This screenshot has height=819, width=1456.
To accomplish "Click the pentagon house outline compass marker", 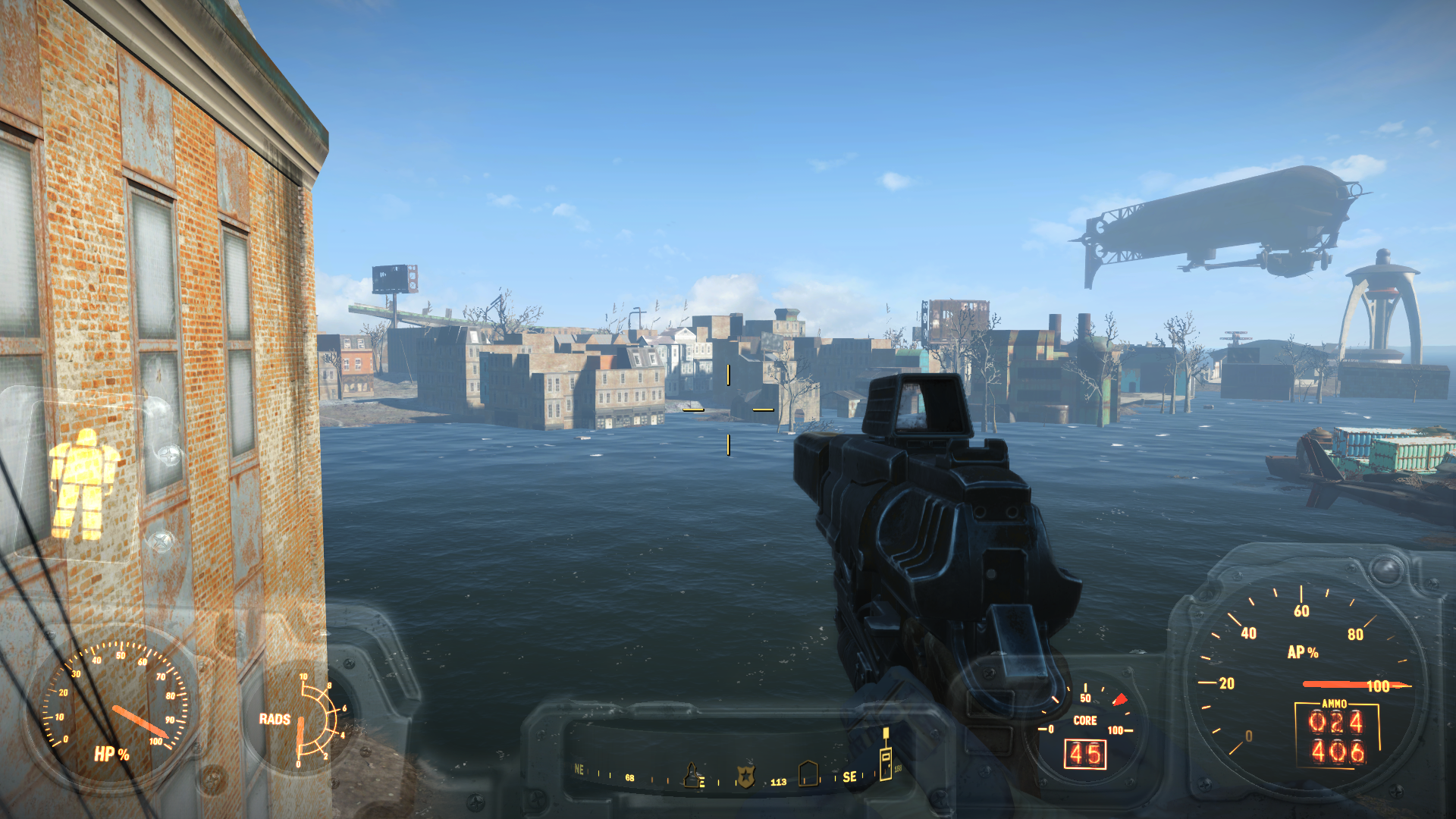I will click(808, 774).
